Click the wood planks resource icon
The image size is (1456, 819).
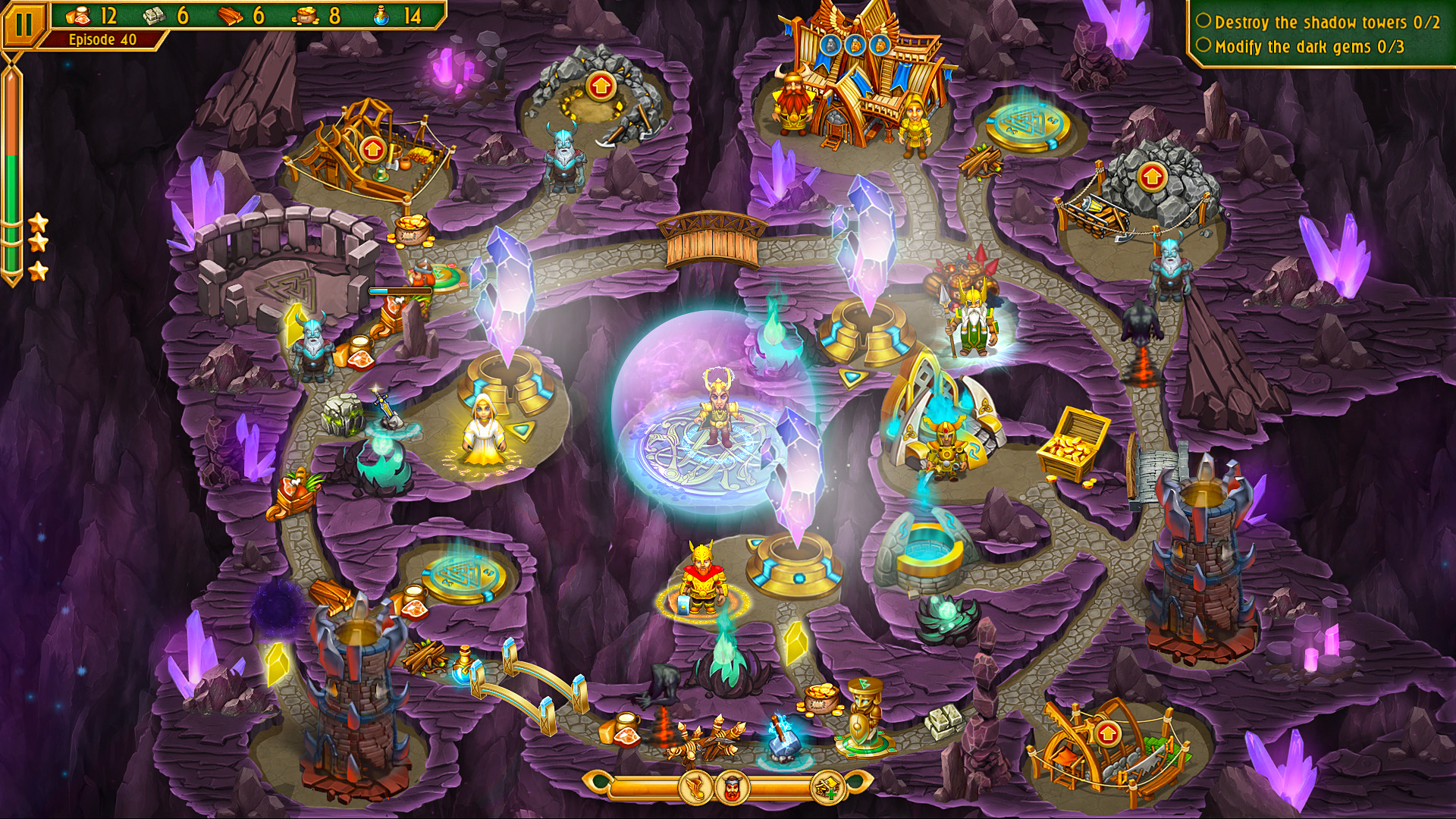point(231,16)
